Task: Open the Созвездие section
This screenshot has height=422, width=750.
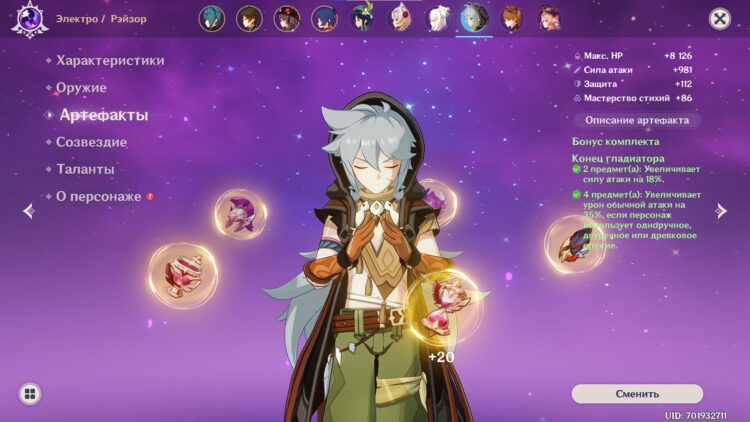Action: click(91, 143)
